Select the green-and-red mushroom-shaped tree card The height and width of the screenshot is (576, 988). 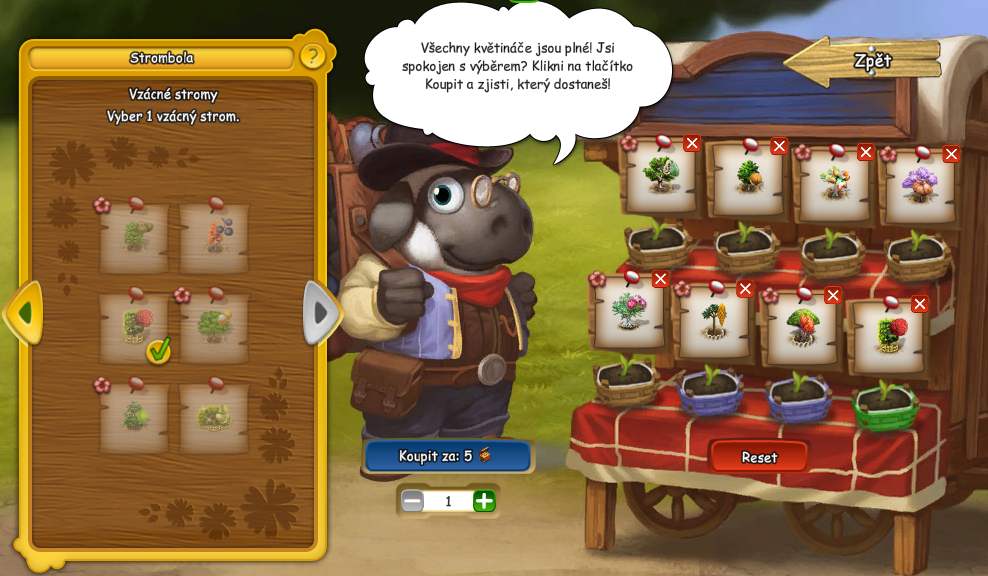pyautogui.click(x=802, y=328)
